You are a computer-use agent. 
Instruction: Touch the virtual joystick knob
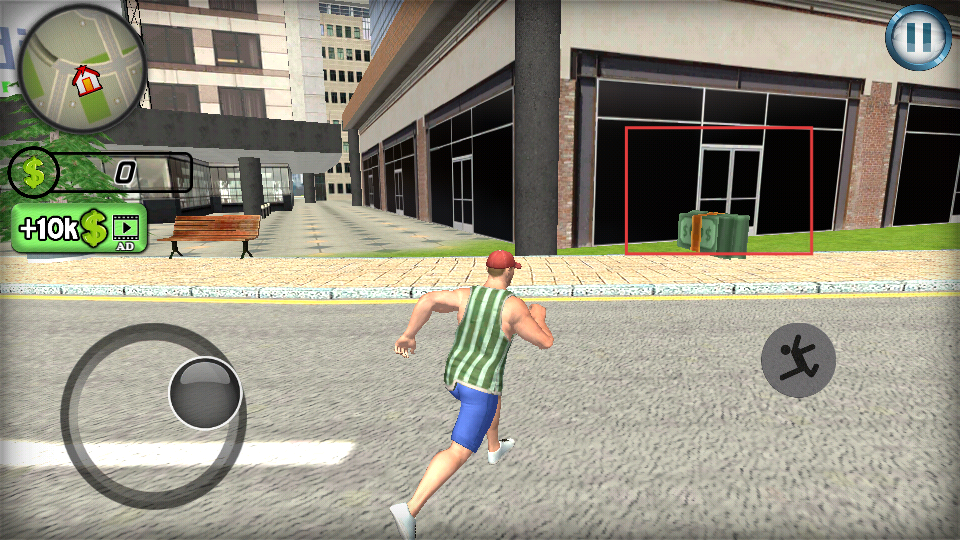205,393
